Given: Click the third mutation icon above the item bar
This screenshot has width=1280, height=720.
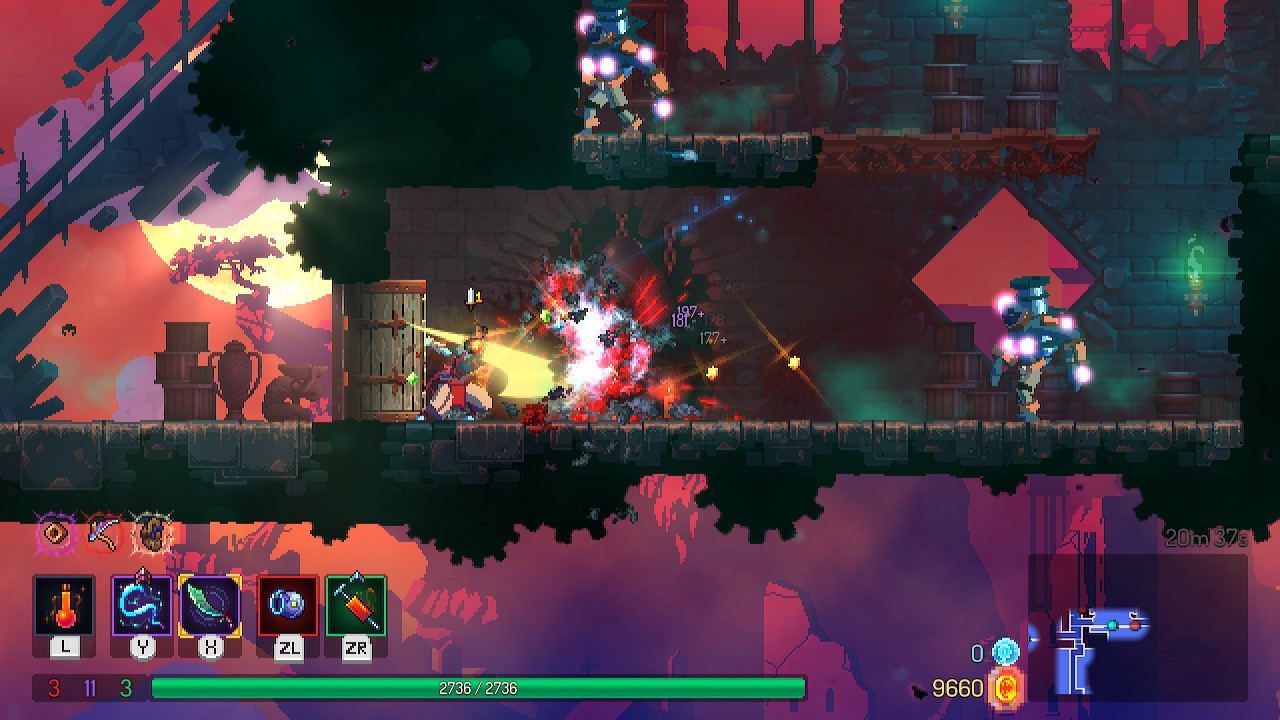Looking at the screenshot, I should pyautogui.click(x=153, y=532).
